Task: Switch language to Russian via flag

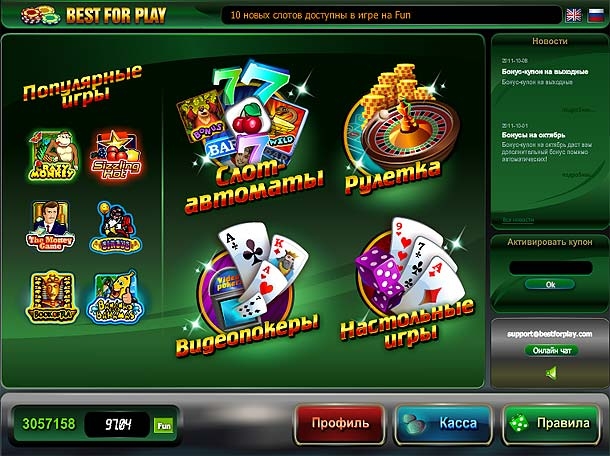Action: (595, 15)
